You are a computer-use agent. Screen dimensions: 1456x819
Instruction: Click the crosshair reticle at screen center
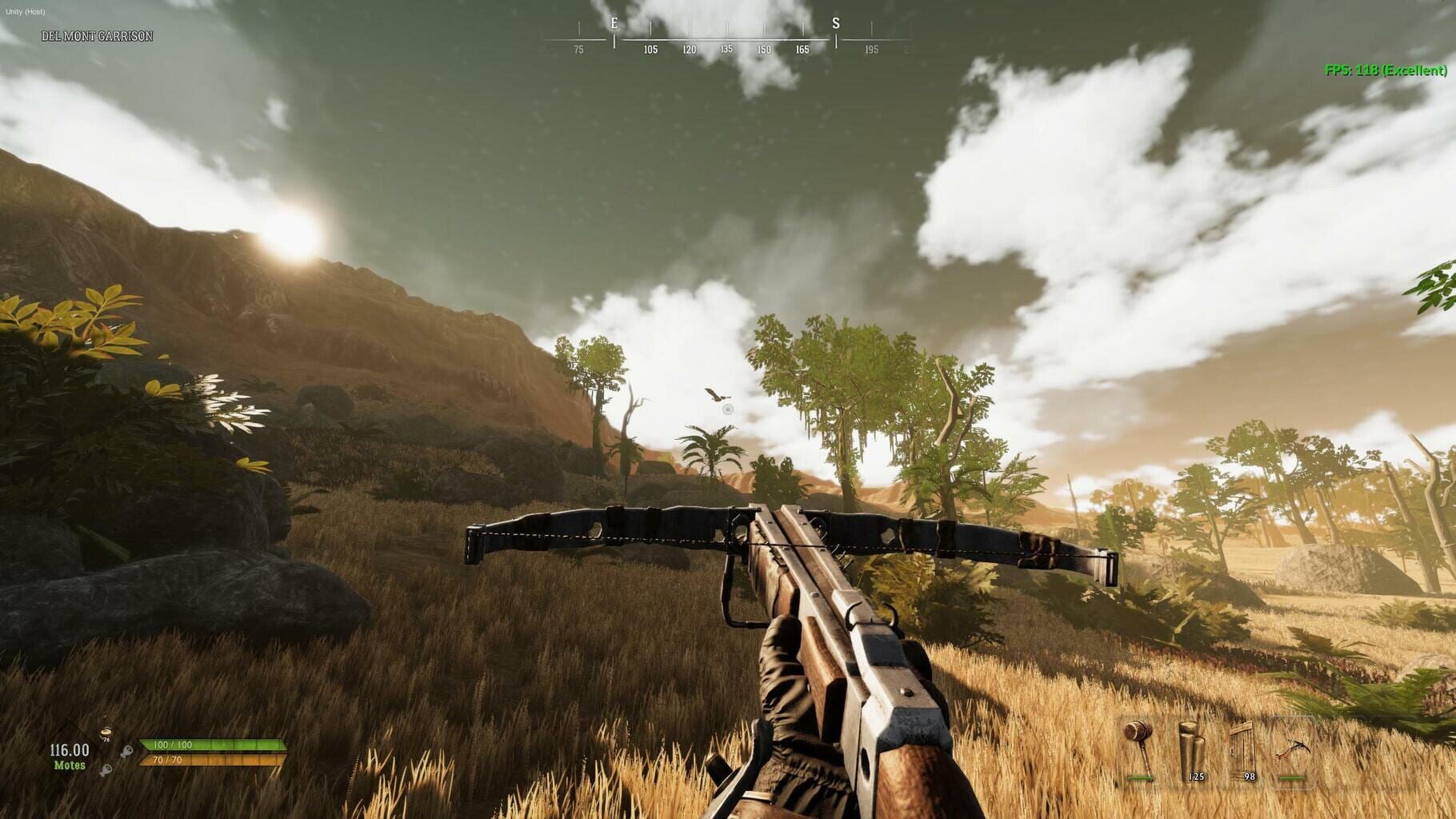(728, 409)
